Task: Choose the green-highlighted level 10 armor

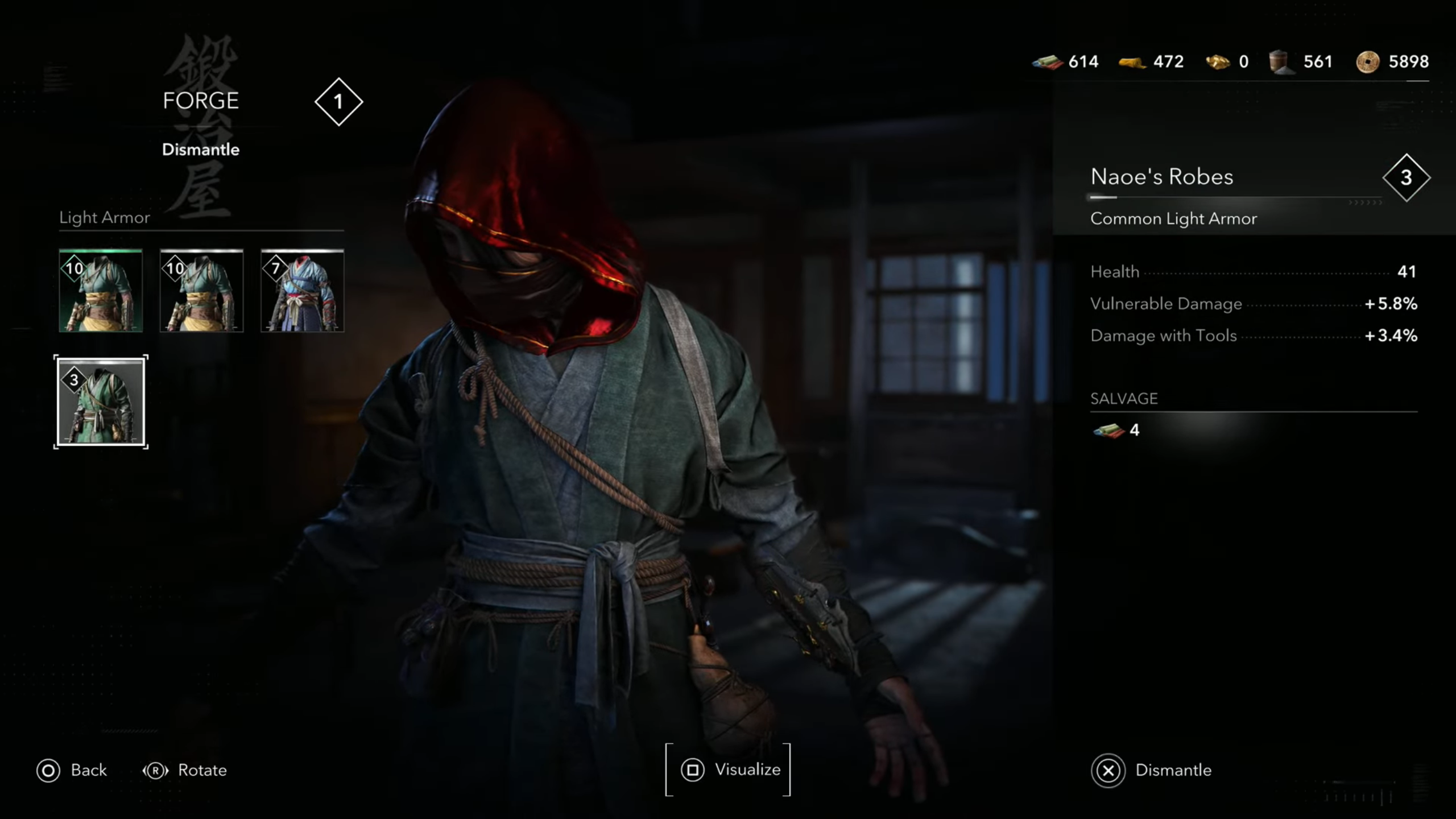Action: tap(101, 291)
